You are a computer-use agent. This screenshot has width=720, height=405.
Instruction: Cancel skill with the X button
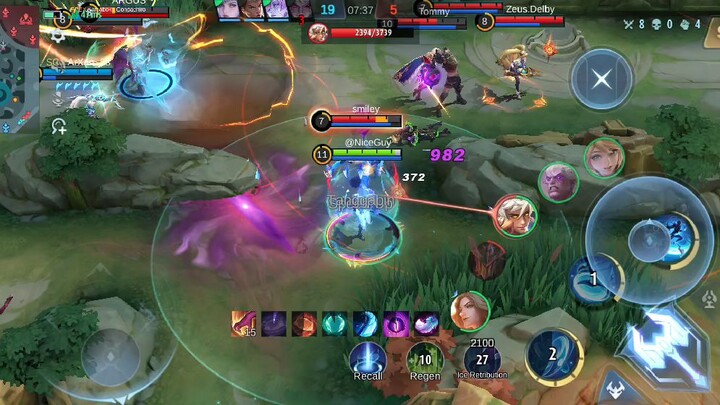tap(601, 79)
